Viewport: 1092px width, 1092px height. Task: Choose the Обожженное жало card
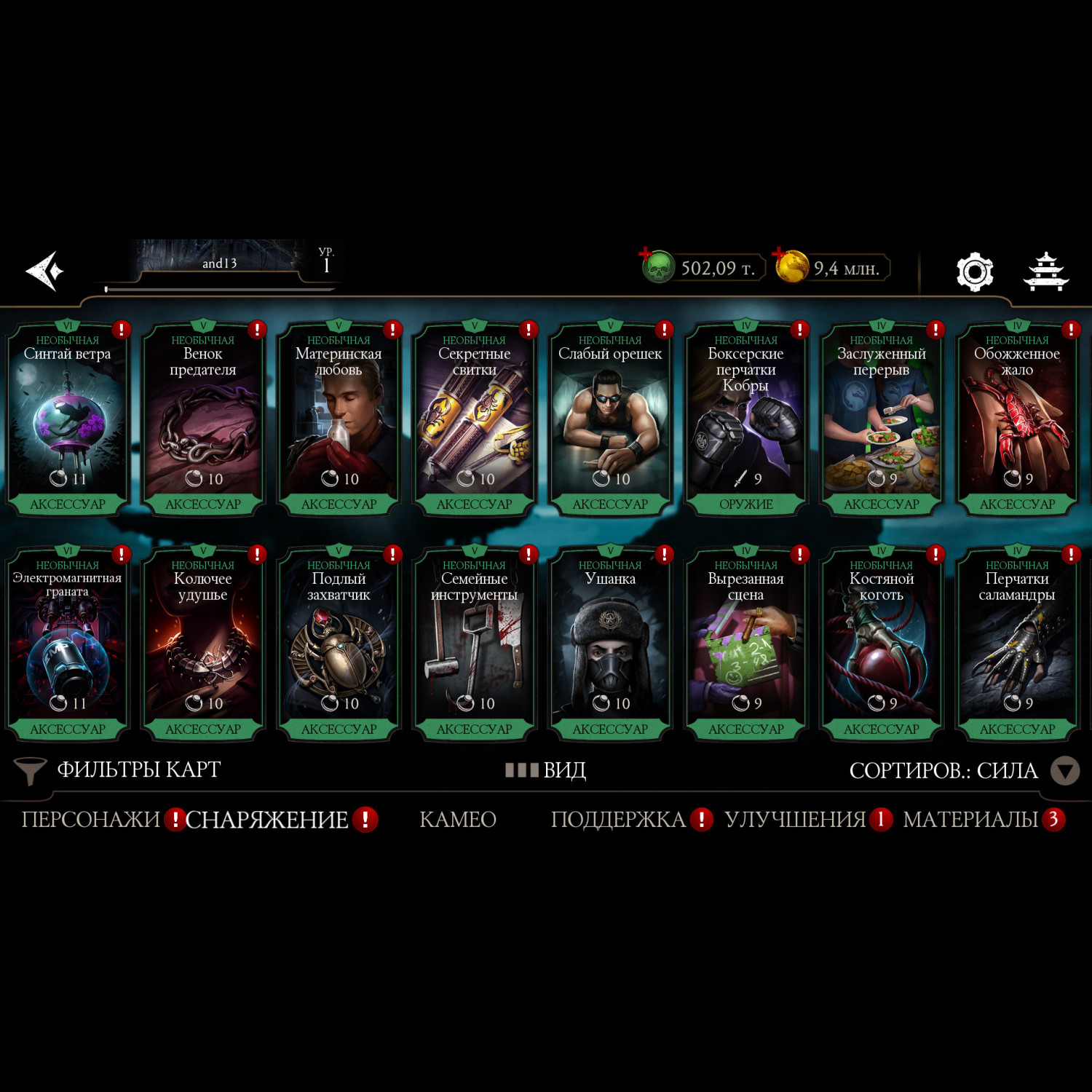[x=1017, y=419]
